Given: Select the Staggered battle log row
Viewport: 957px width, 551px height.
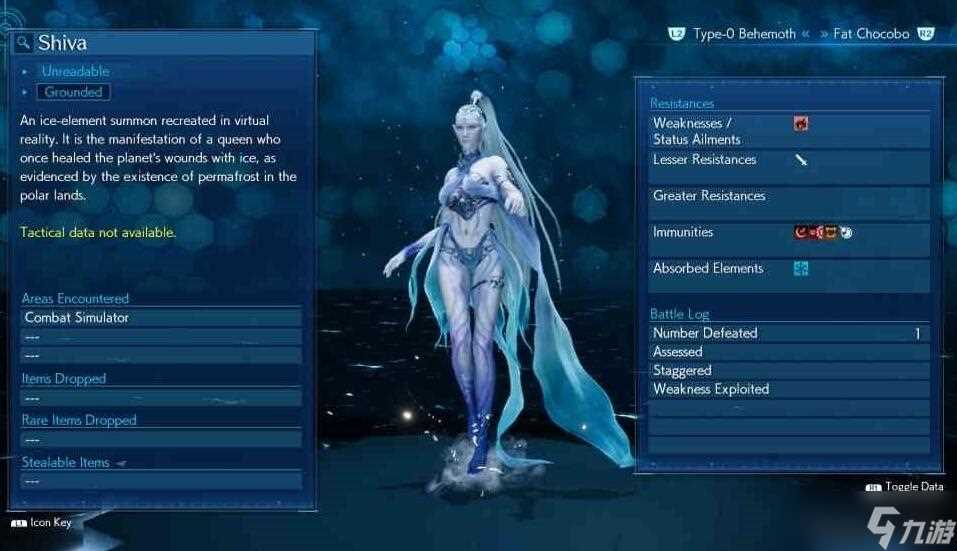Looking at the screenshot, I should point(788,371).
